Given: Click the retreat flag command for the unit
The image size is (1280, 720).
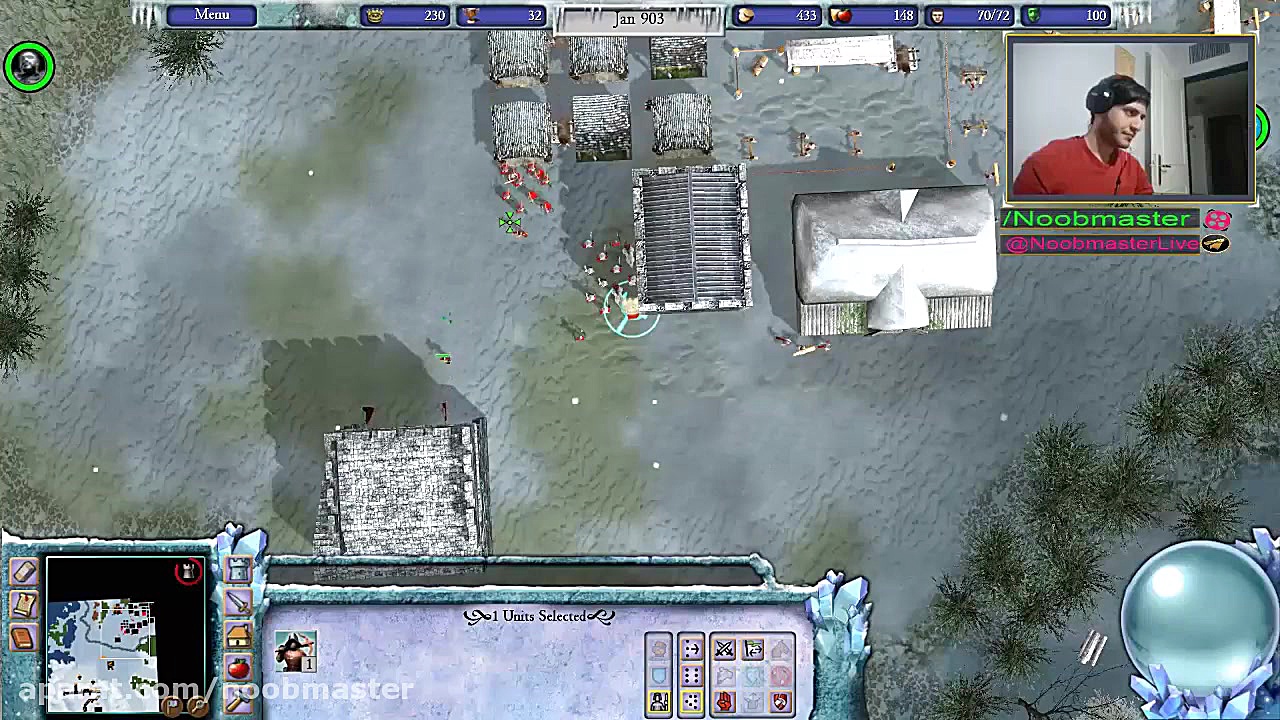Looking at the screenshot, I should coord(752,649).
